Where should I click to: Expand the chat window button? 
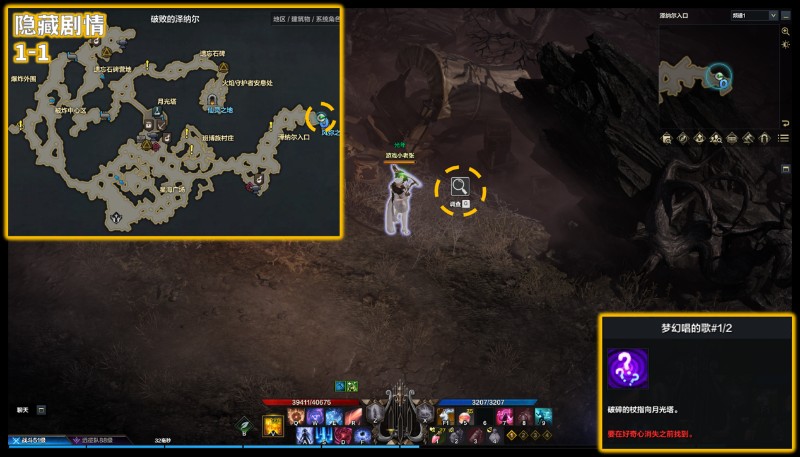point(41,409)
